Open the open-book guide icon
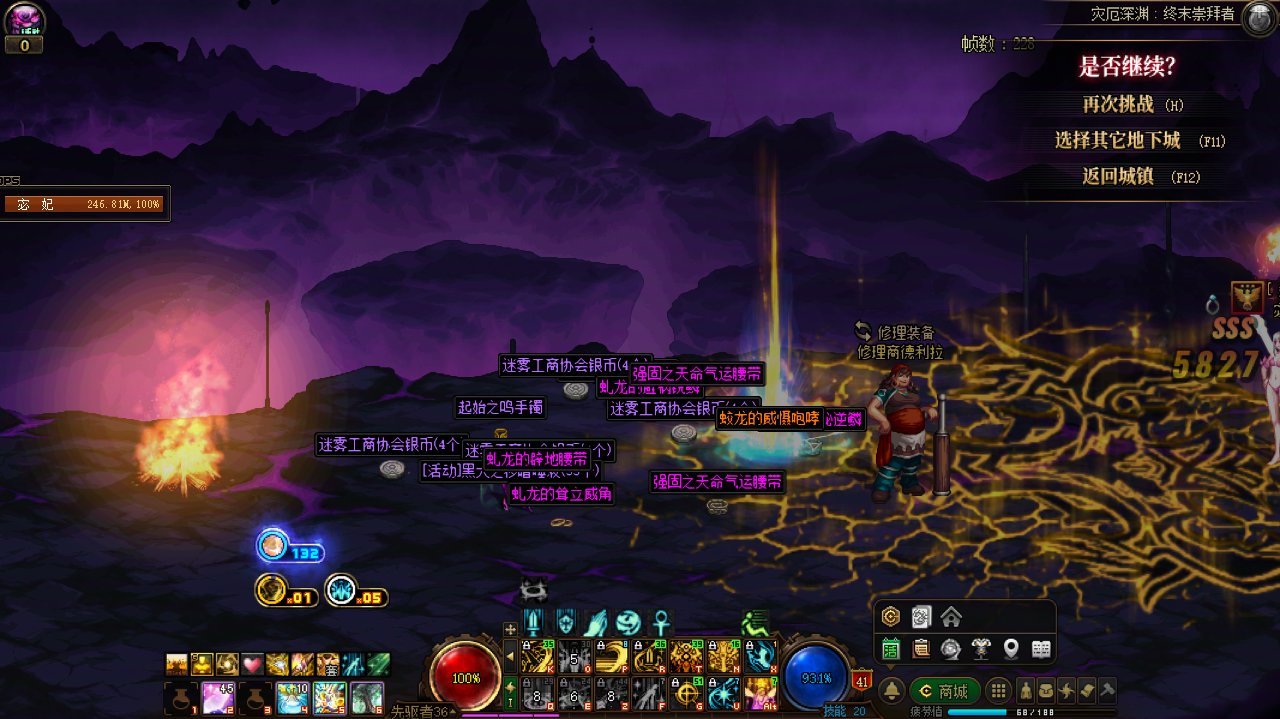 [x=1041, y=649]
